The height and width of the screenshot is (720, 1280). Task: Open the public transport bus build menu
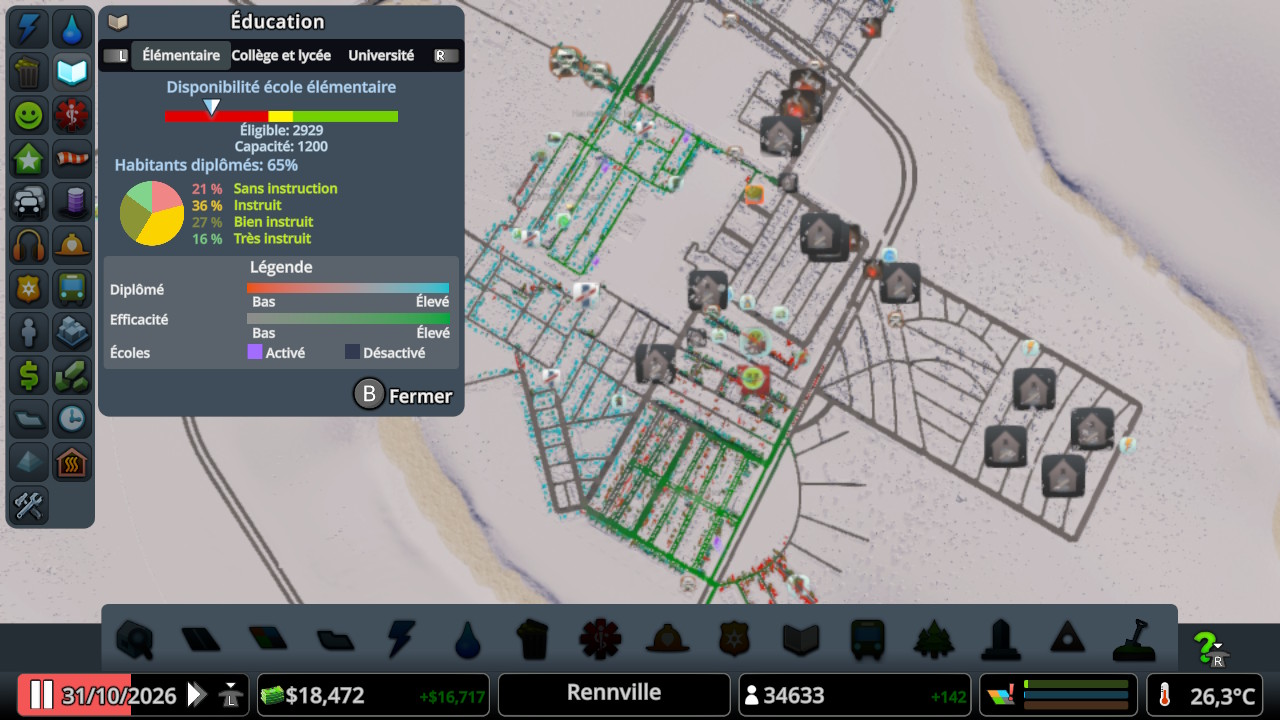click(867, 638)
